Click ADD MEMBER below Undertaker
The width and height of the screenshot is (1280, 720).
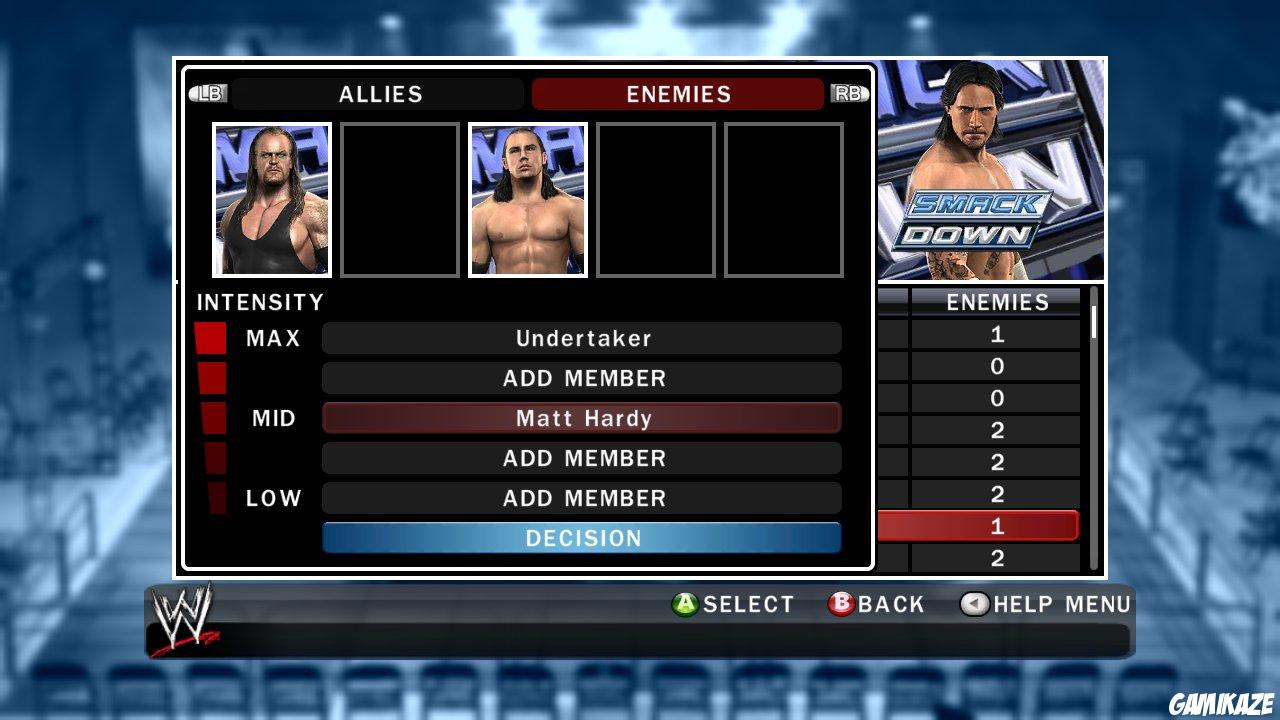point(582,378)
